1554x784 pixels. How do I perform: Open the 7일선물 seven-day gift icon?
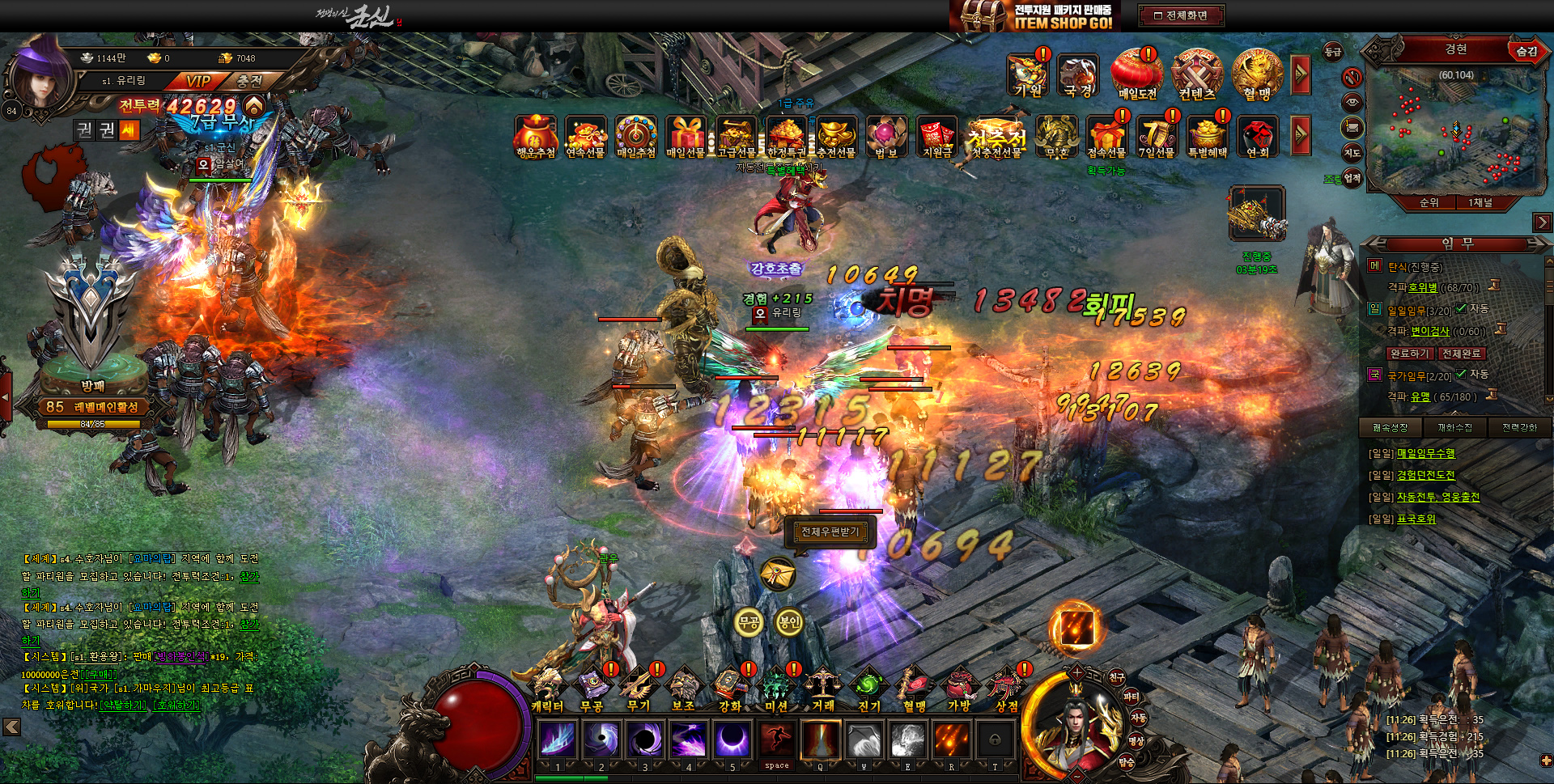(x=1157, y=135)
